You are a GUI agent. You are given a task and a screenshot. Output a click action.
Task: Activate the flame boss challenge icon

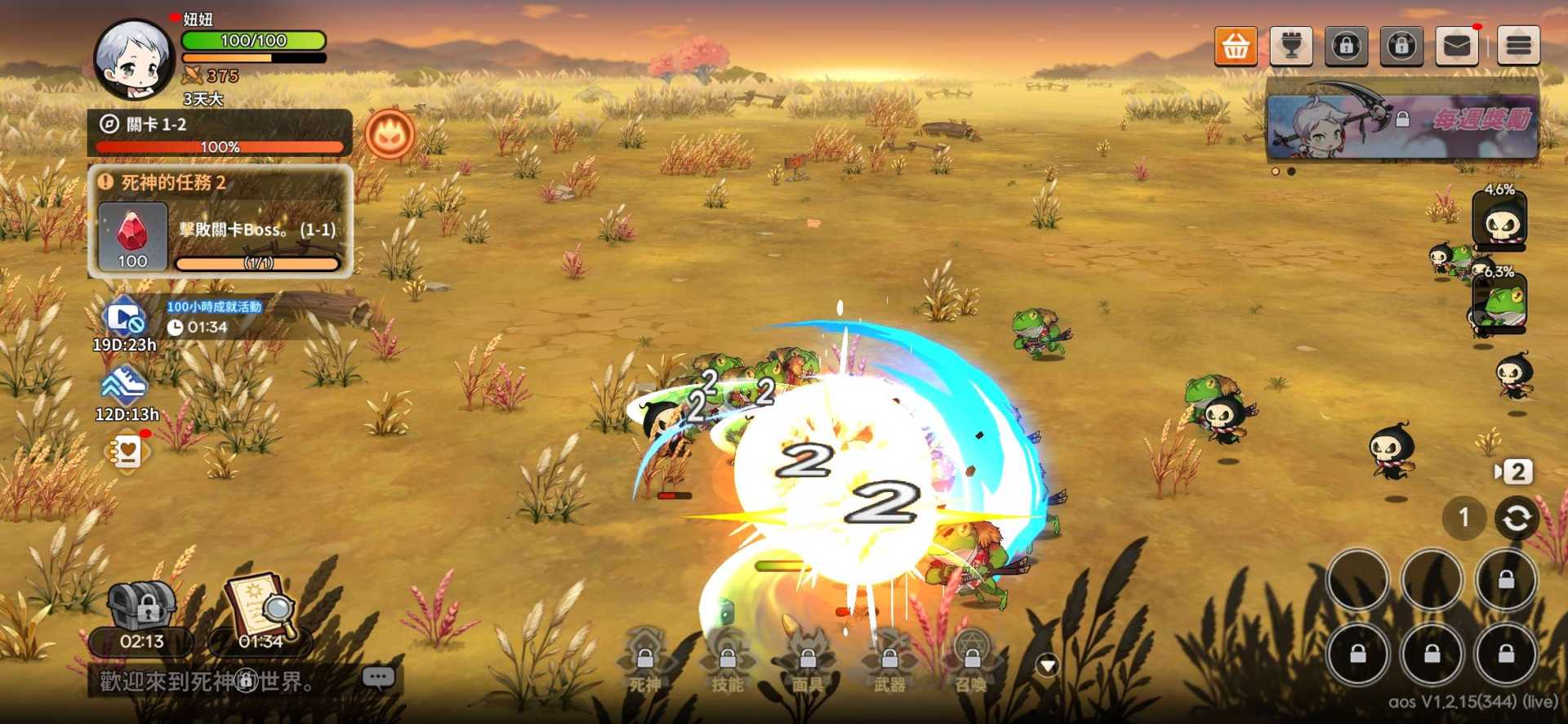click(x=390, y=134)
